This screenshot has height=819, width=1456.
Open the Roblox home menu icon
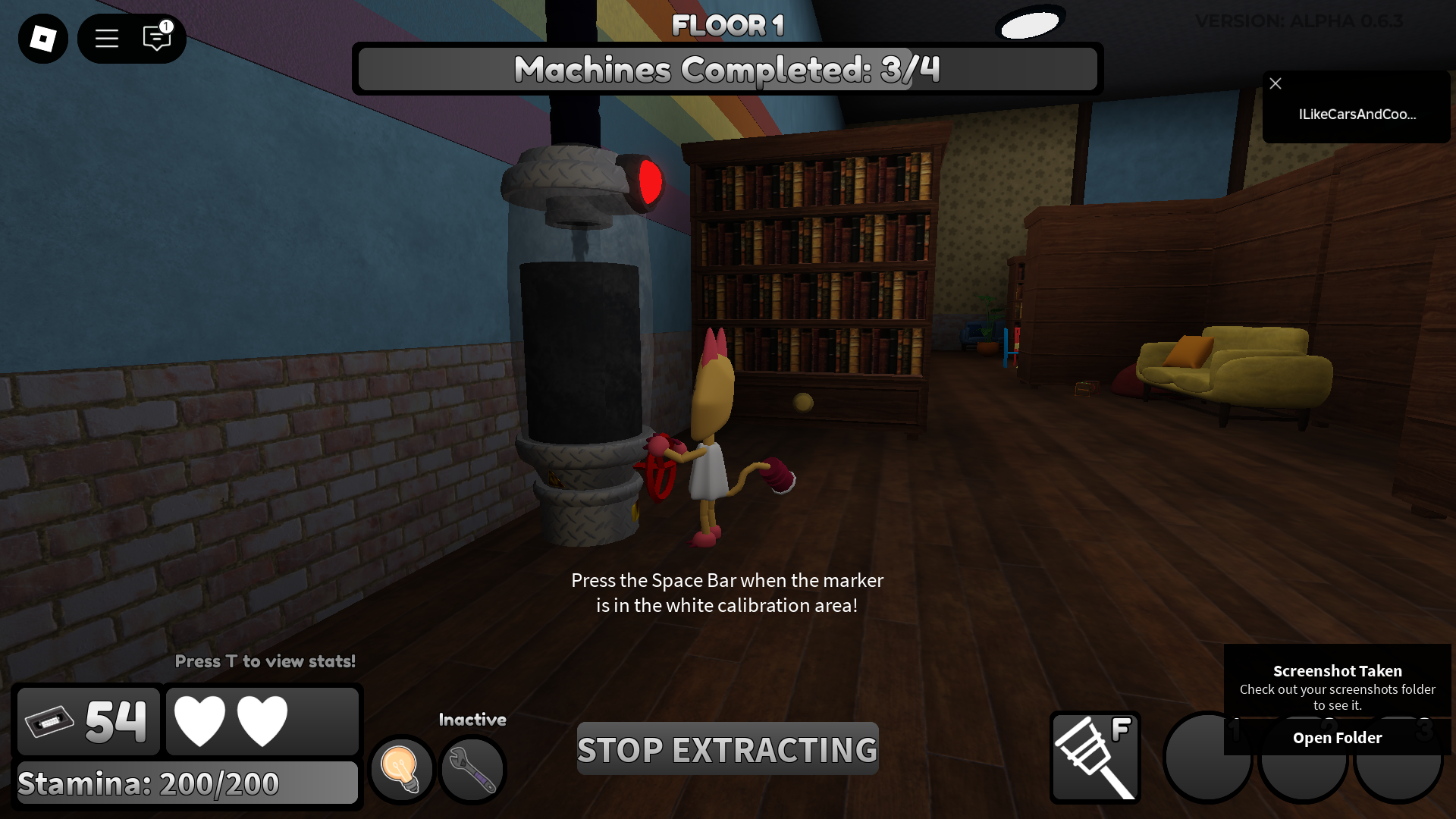click(x=42, y=38)
